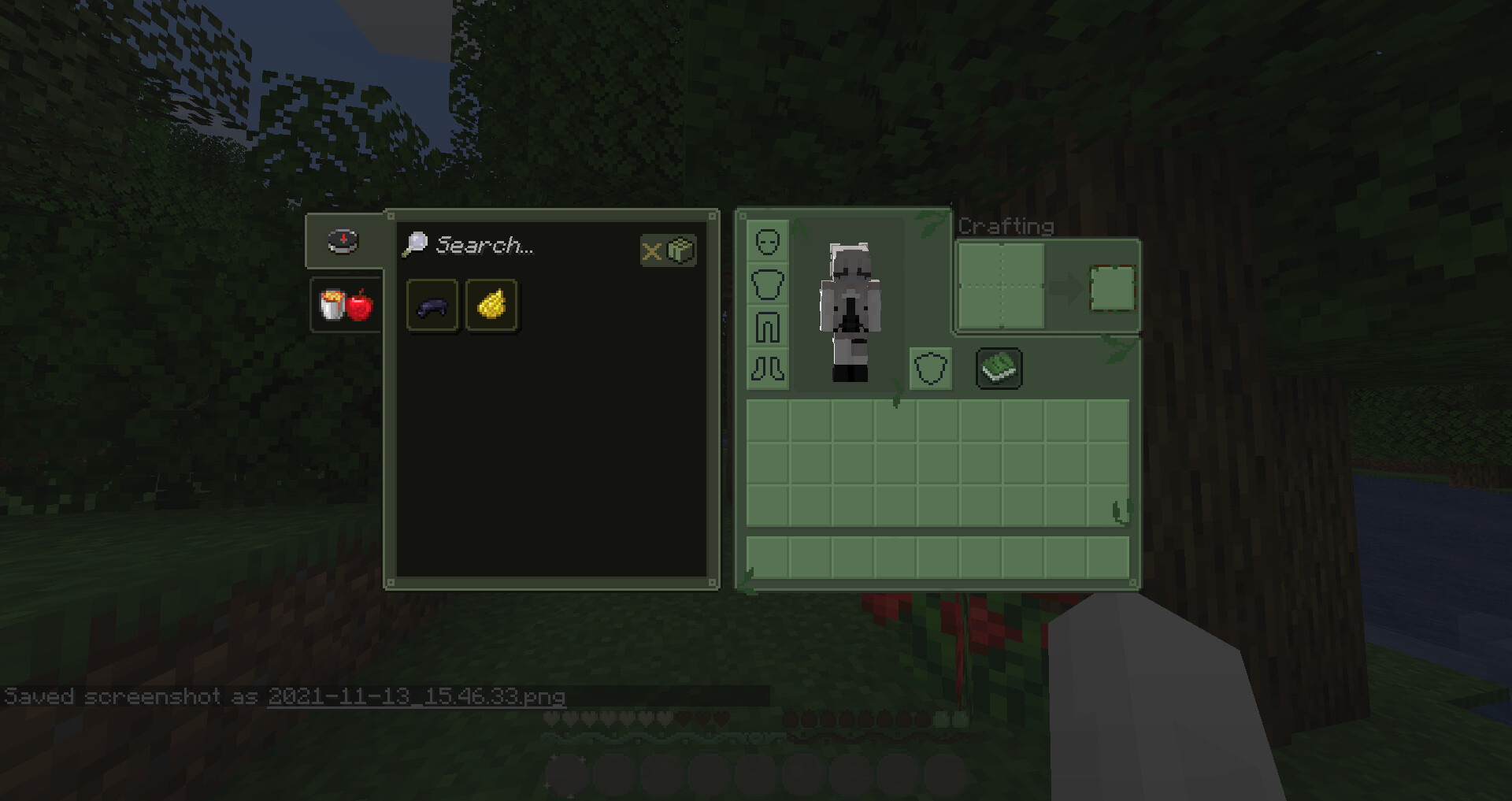The height and width of the screenshot is (801, 1512).
Task: Click the crafting output slot
Action: (x=1112, y=287)
